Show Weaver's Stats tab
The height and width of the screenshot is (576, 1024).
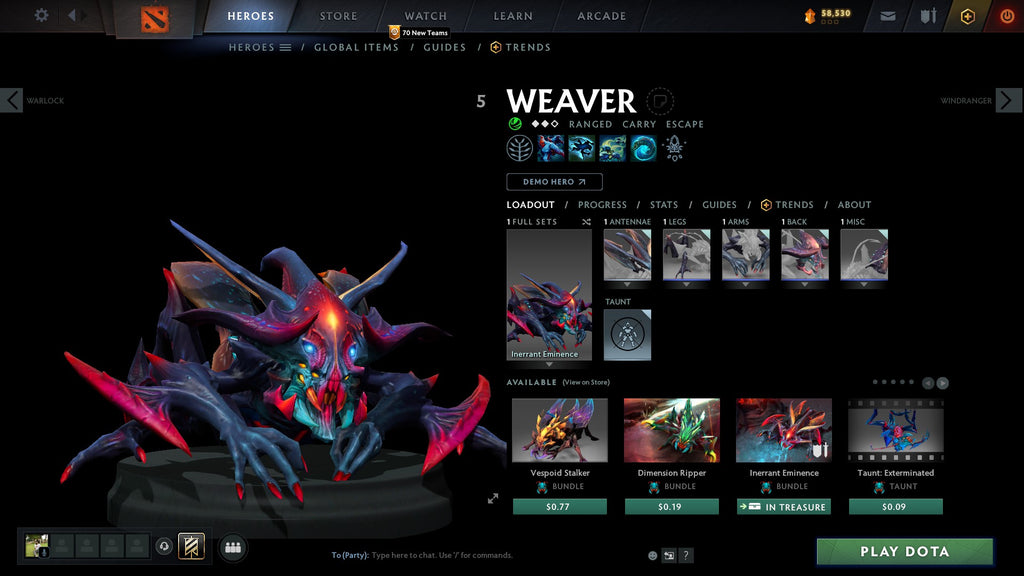[663, 205]
